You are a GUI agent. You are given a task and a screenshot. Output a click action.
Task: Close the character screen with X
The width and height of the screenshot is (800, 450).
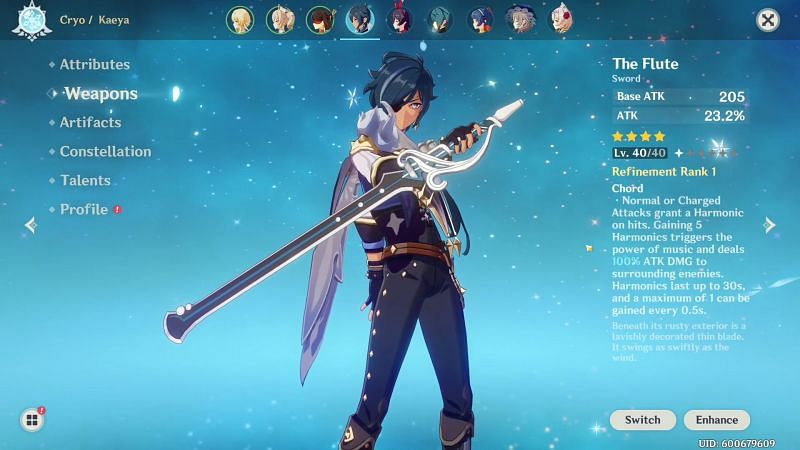coord(768,19)
